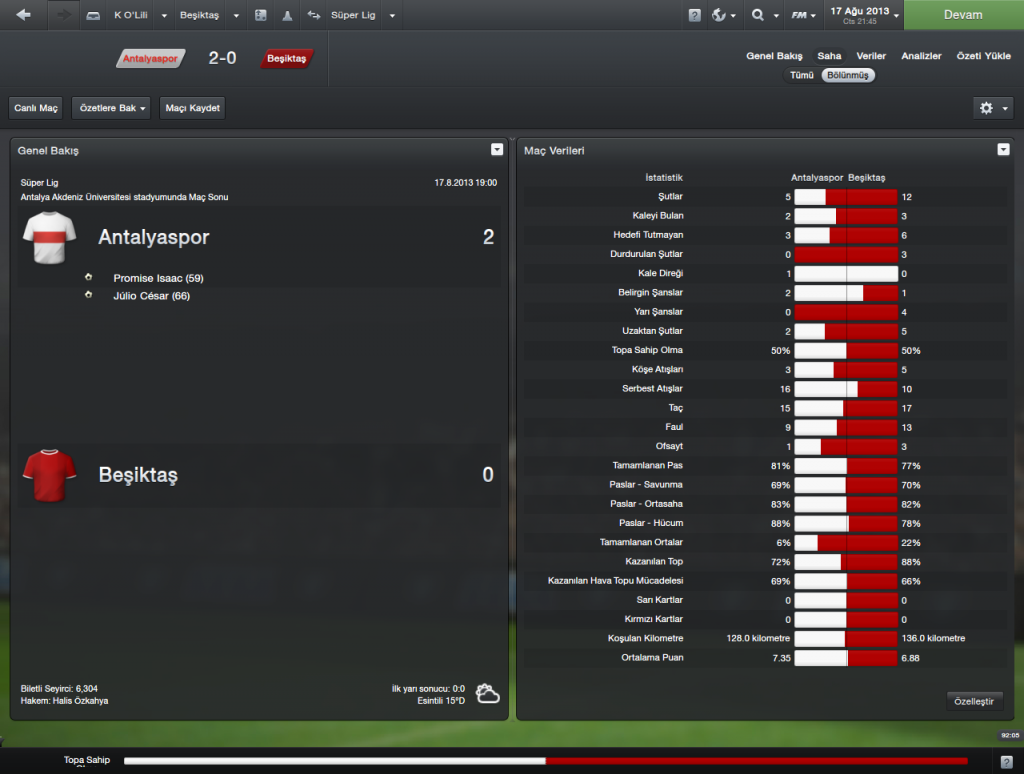
Task: Click the Canlı Maç button
Action: (37, 108)
